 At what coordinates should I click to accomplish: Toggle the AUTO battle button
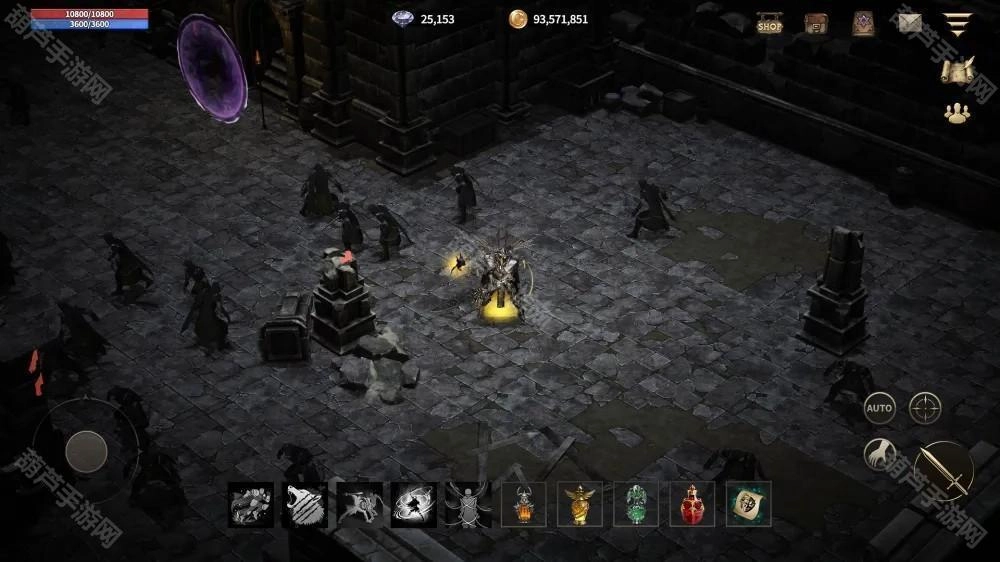click(x=879, y=408)
